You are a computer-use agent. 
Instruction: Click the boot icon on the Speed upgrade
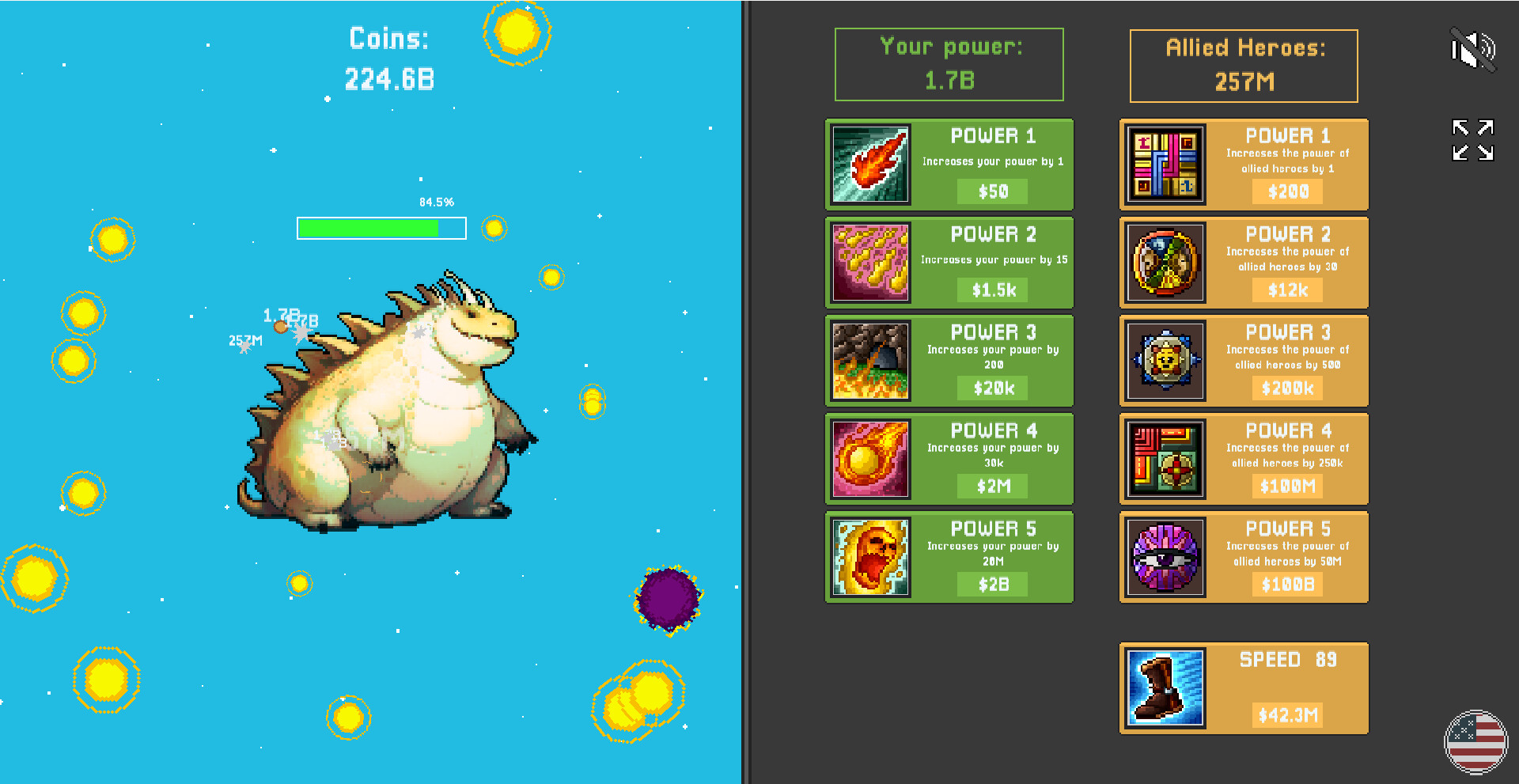[x=1165, y=687]
